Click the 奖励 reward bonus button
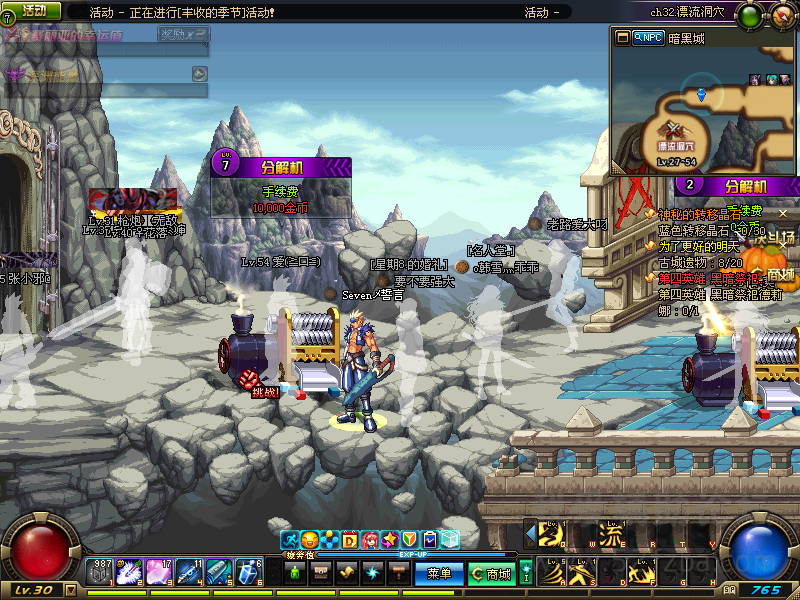The width and height of the screenshot is (800, 600). [183, 34]
